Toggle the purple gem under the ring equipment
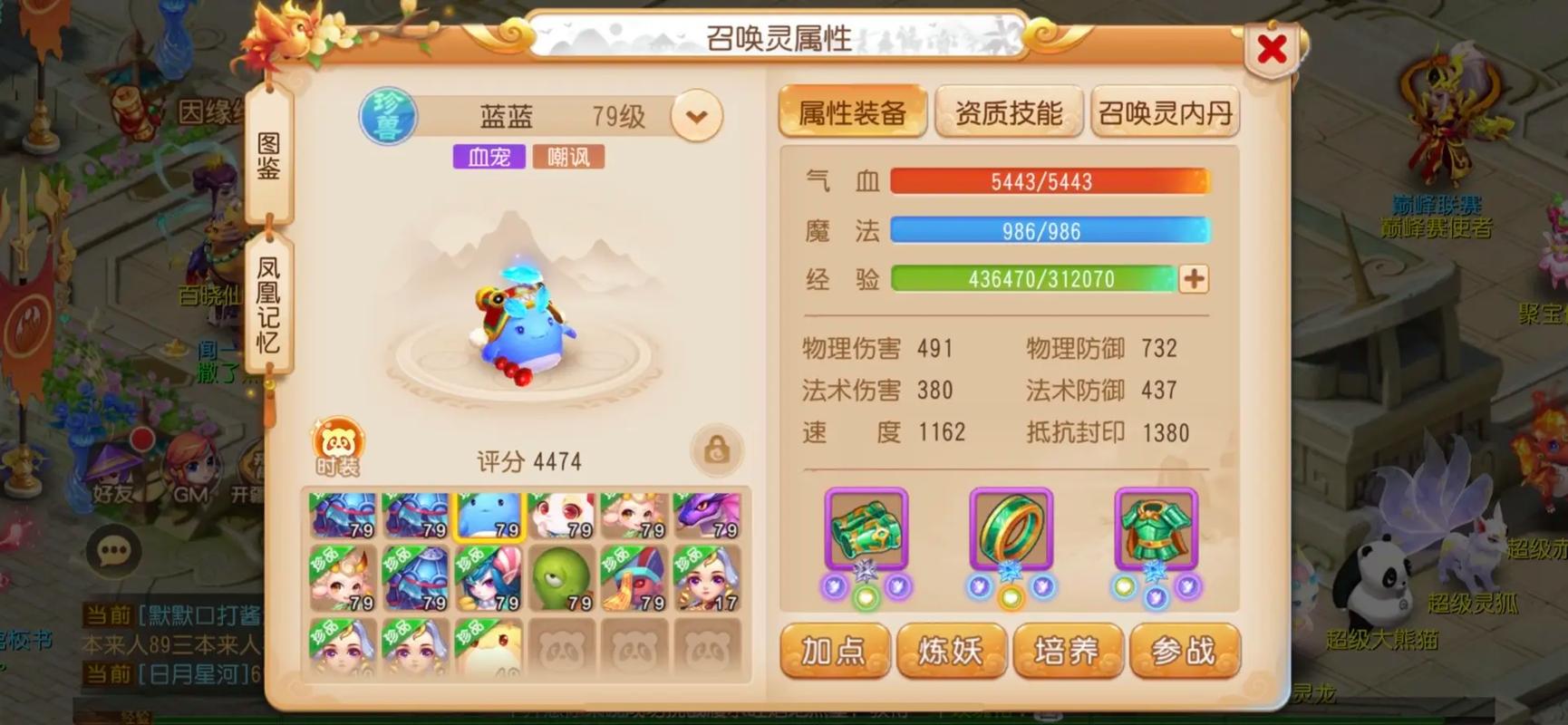 point(982,586)
